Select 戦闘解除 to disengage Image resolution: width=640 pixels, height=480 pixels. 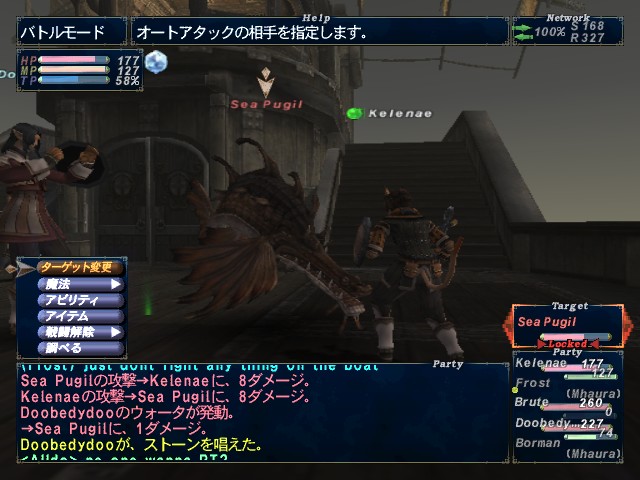[x=80, y=332]
